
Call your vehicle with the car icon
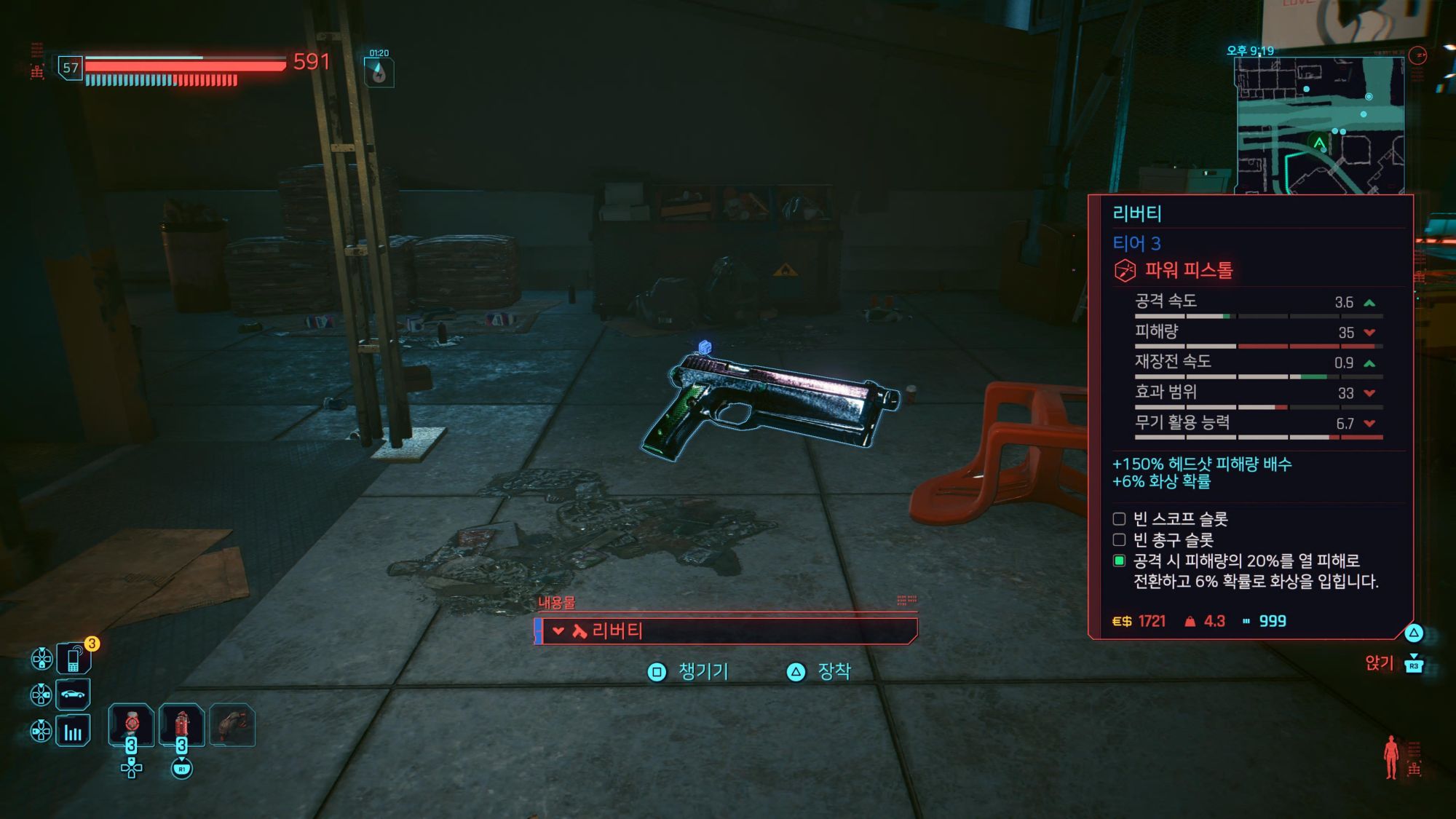[x=74, y=695]
